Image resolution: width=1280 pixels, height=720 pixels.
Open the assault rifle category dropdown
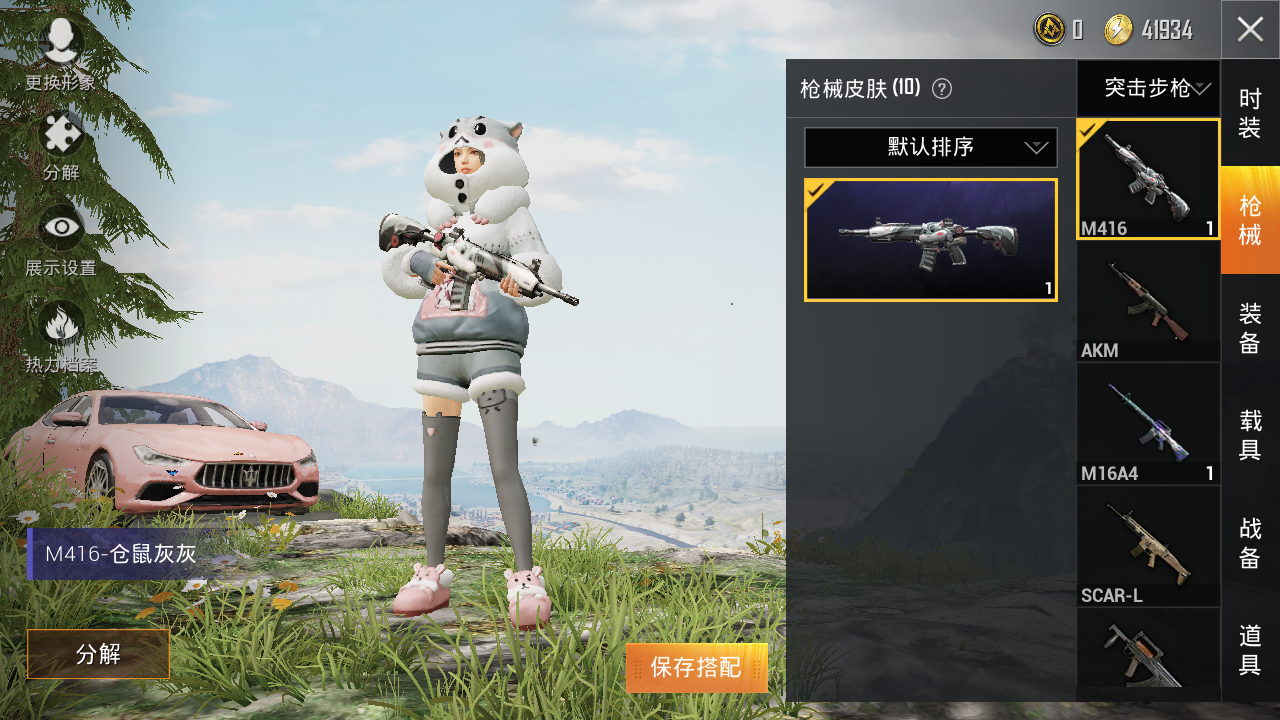(x=1148, y=88)
